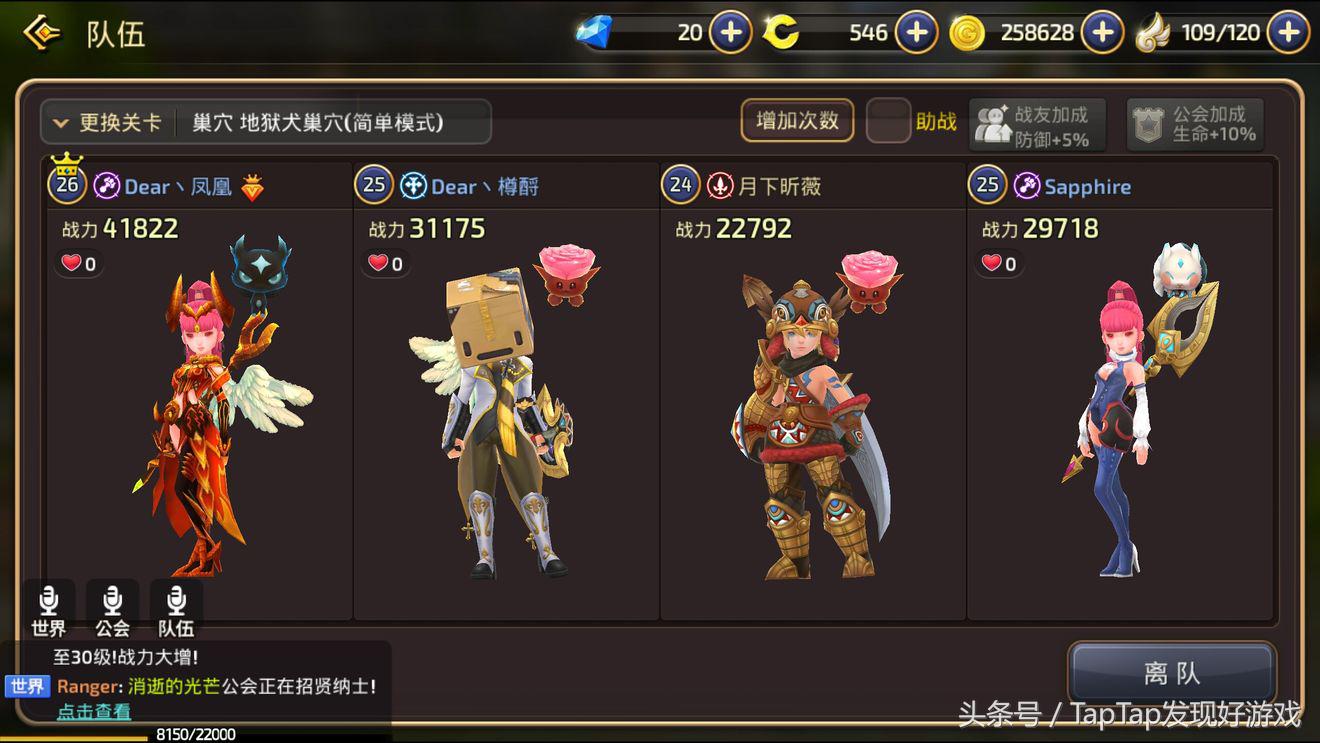Tap the gold coin currency icon

click(x=966, y=31)
